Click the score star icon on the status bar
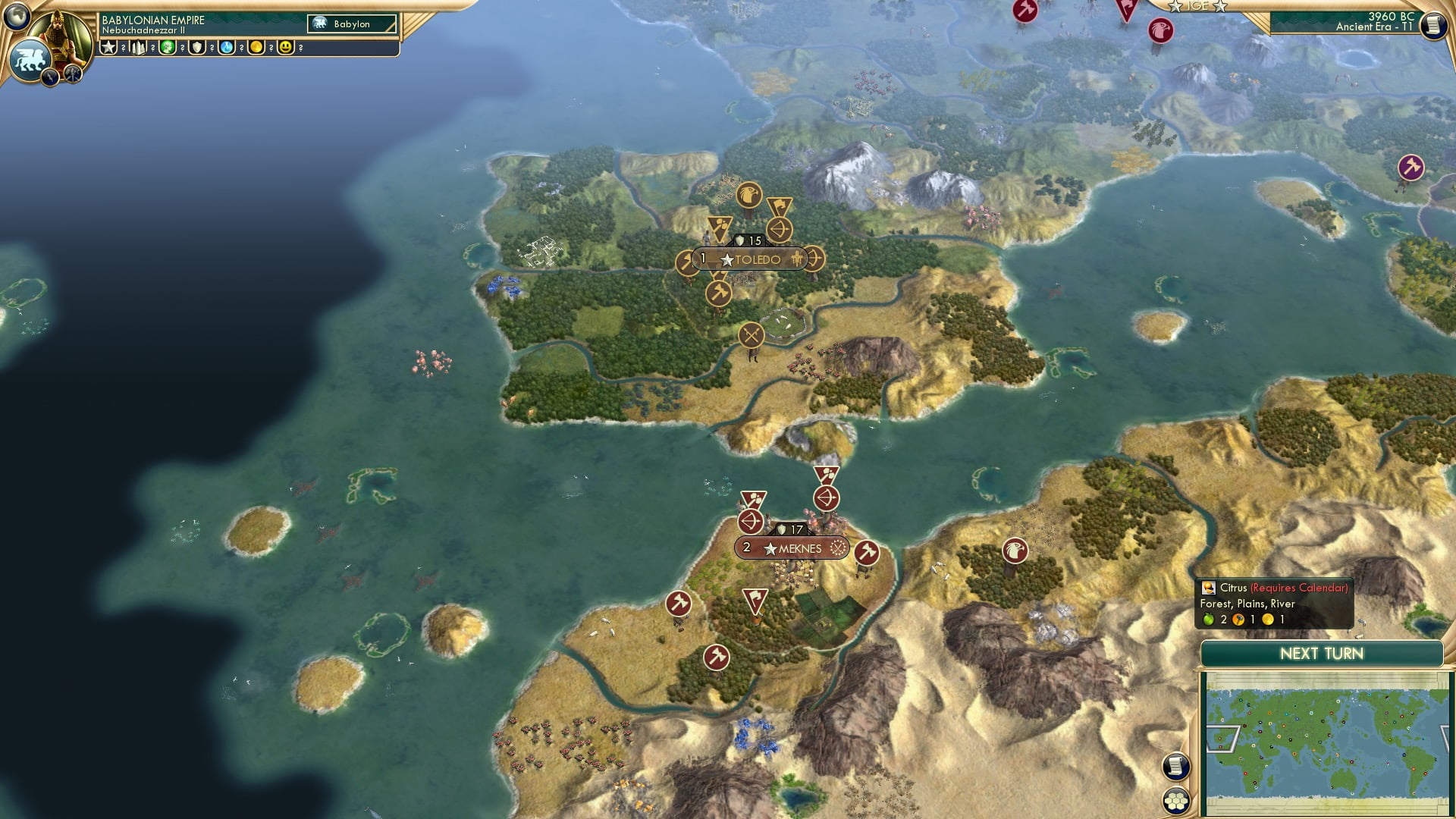The width and height of the screenshot is (1456, 819). [x=108, y=47]
